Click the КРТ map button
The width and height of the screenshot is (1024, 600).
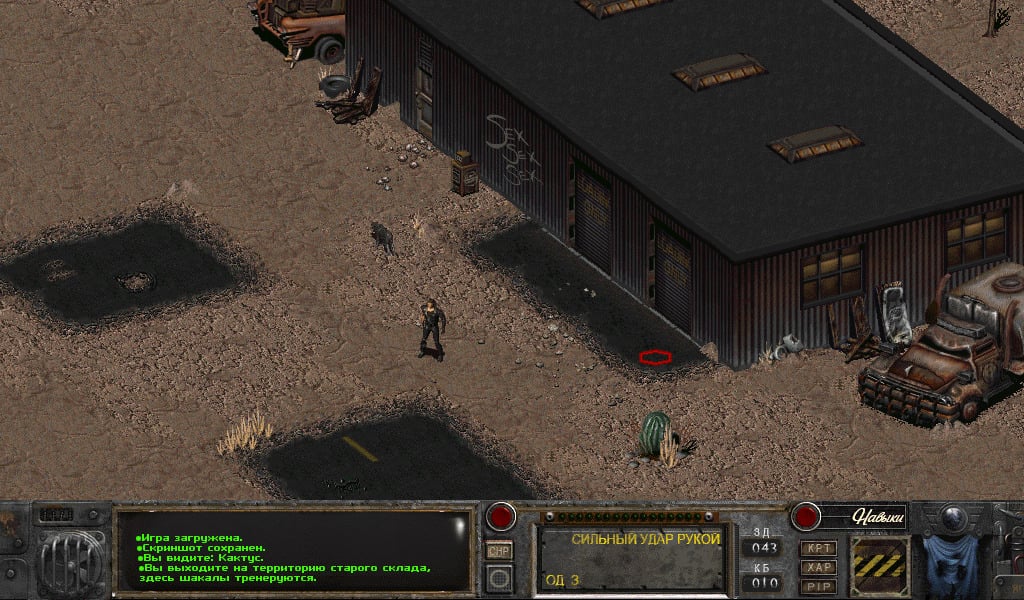(817, 549)
